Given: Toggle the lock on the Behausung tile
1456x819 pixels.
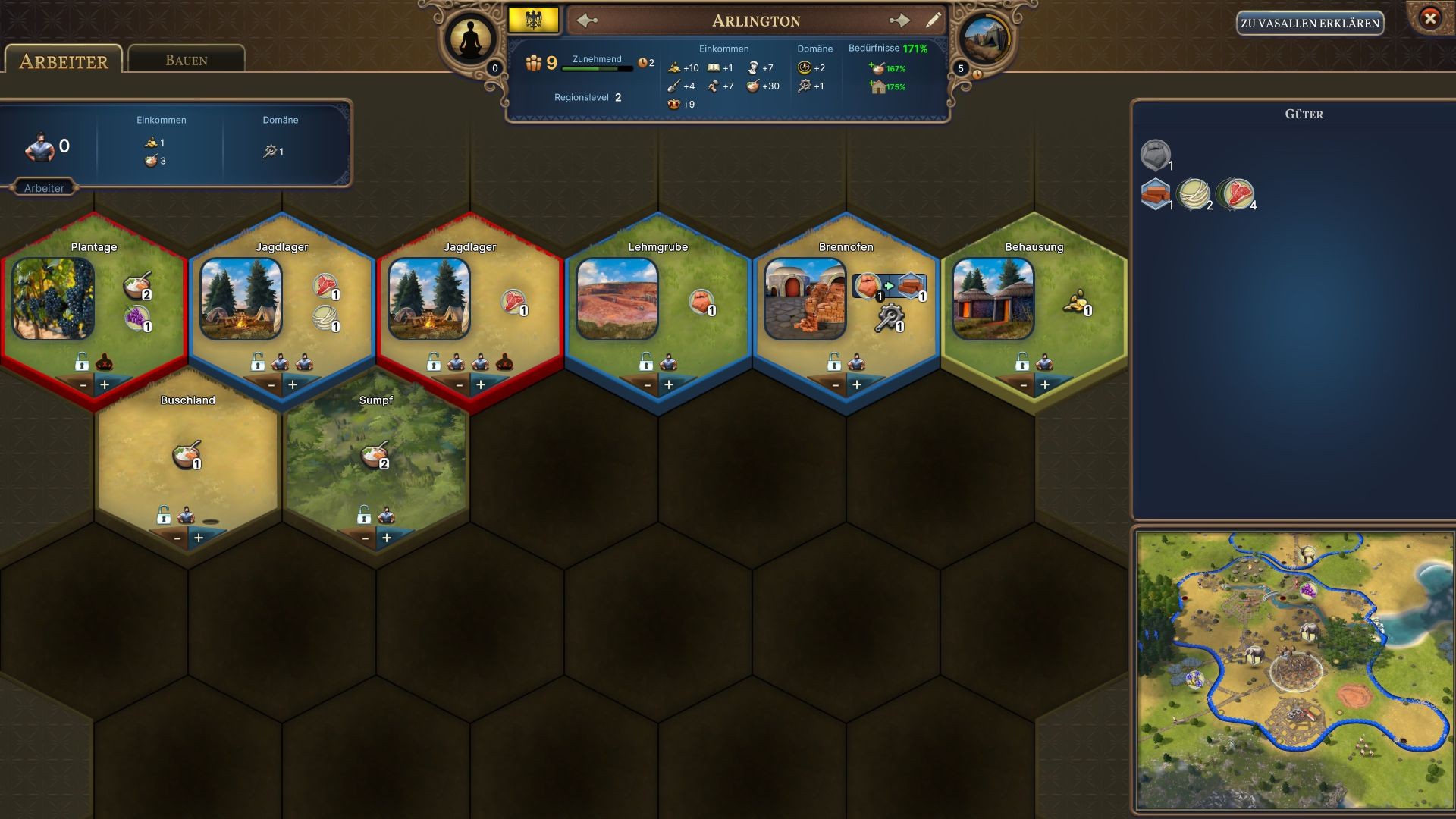Looking at the screenshot, I should coord(1022,362).
